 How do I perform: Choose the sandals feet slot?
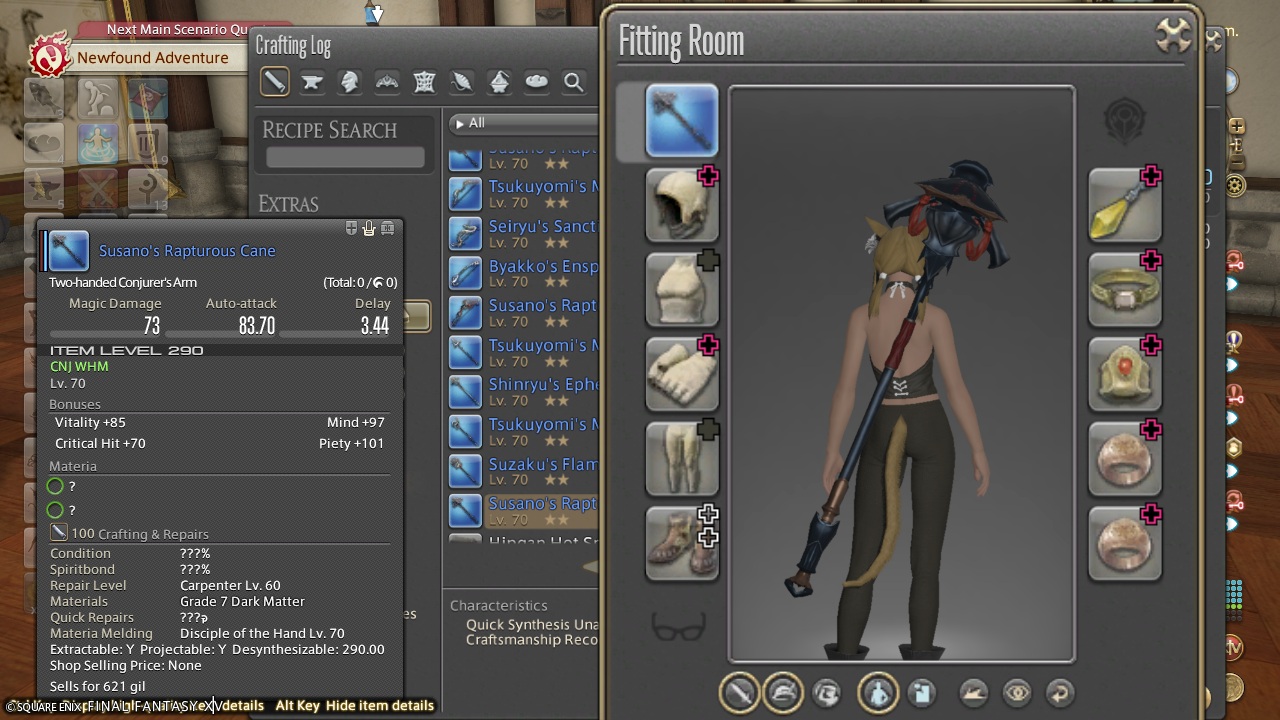pos(682,543)
